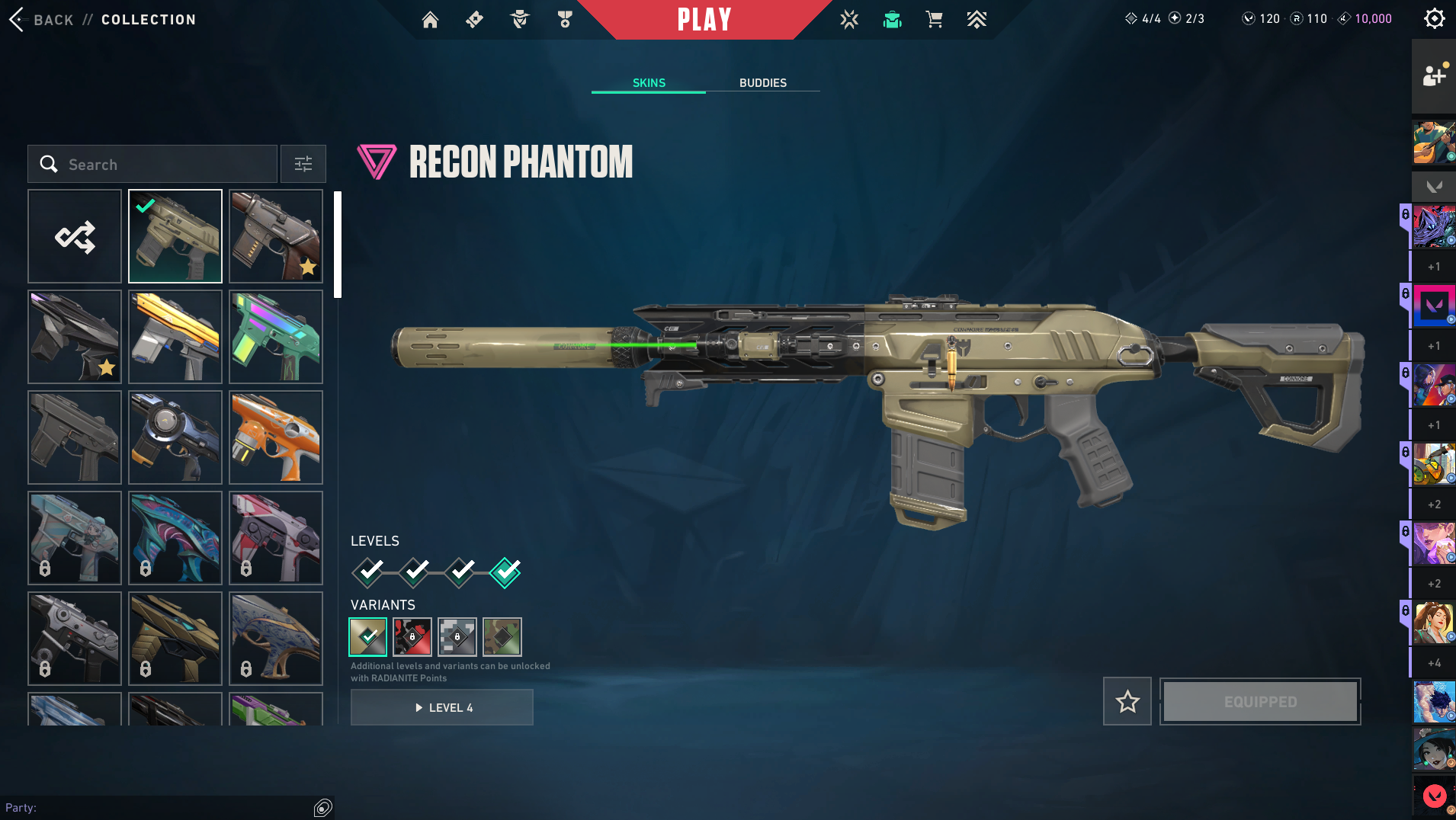Switch to the Buddies tab
The height and width of the screenshot is (820, 1456).
tap(762, 82)
